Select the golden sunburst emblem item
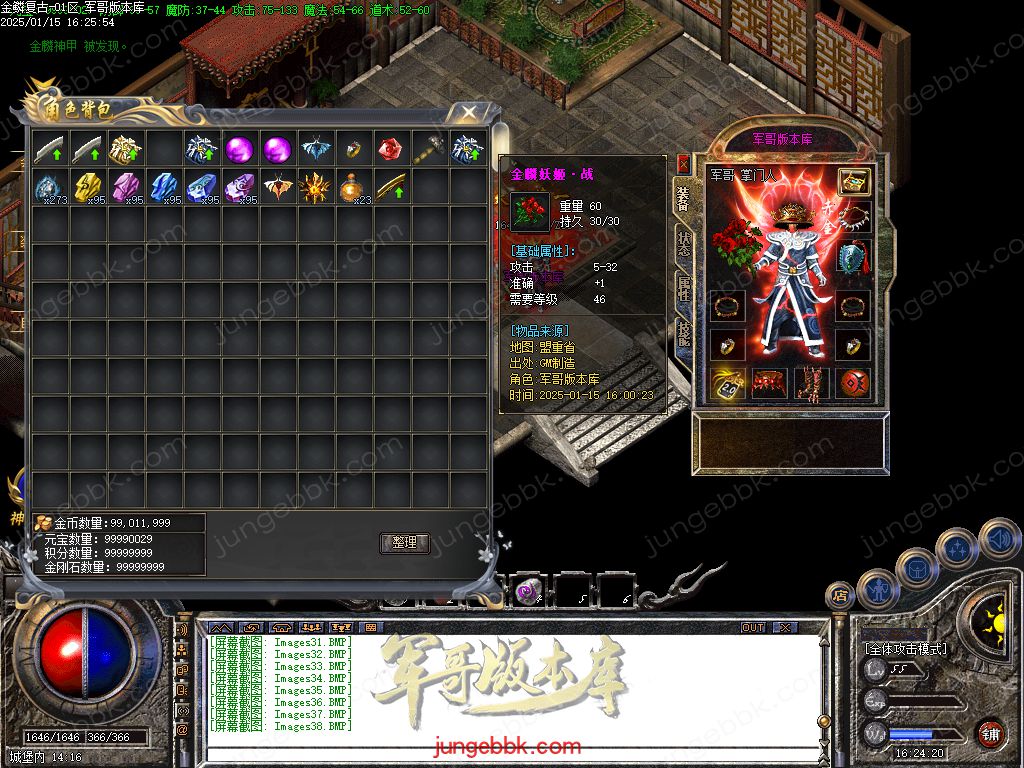The height and width of the screenshot is (768, 1024). (315, 187)
